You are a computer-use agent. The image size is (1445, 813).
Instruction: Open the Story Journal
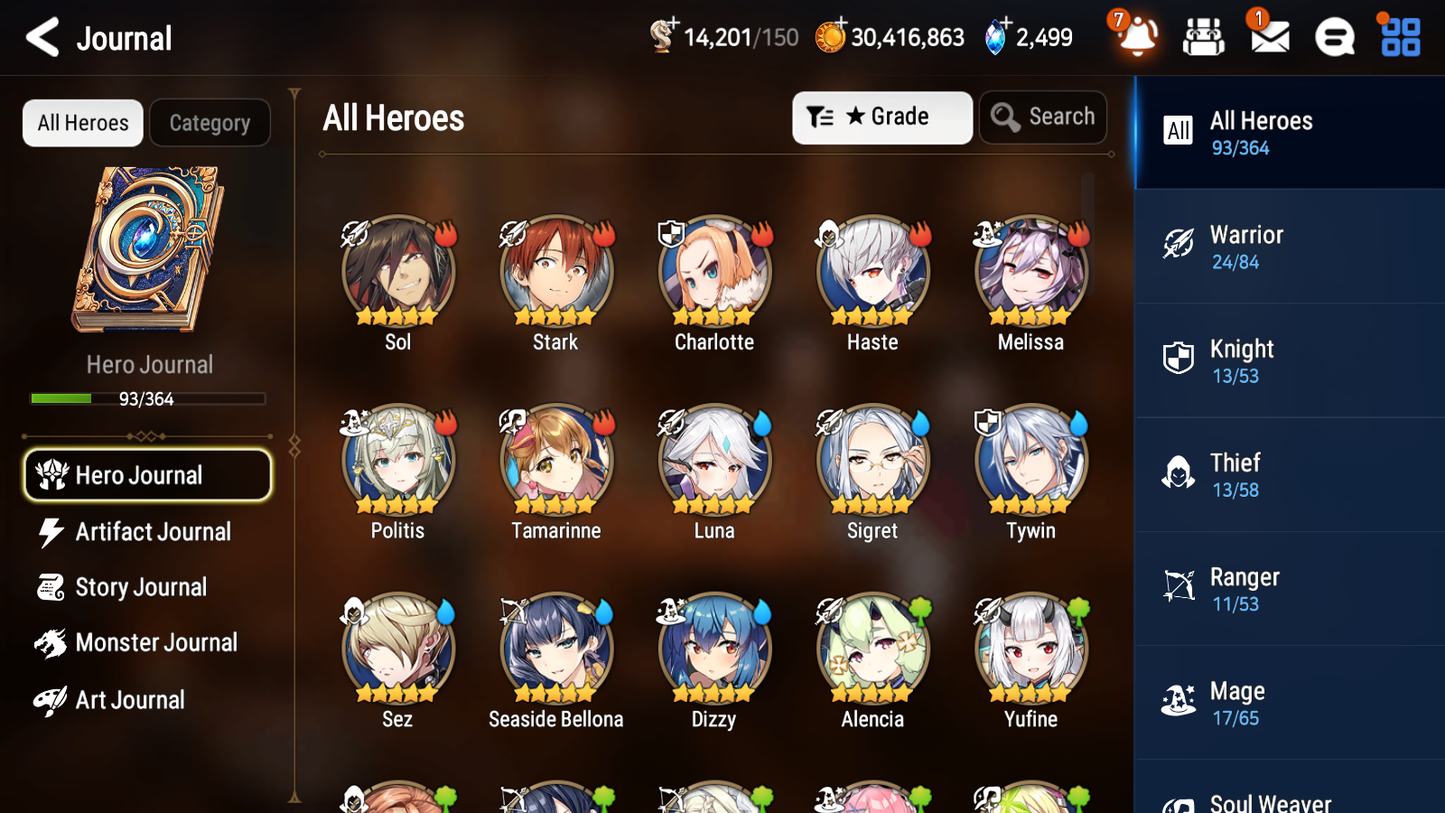pyautogui.click(x=146, y=587)
